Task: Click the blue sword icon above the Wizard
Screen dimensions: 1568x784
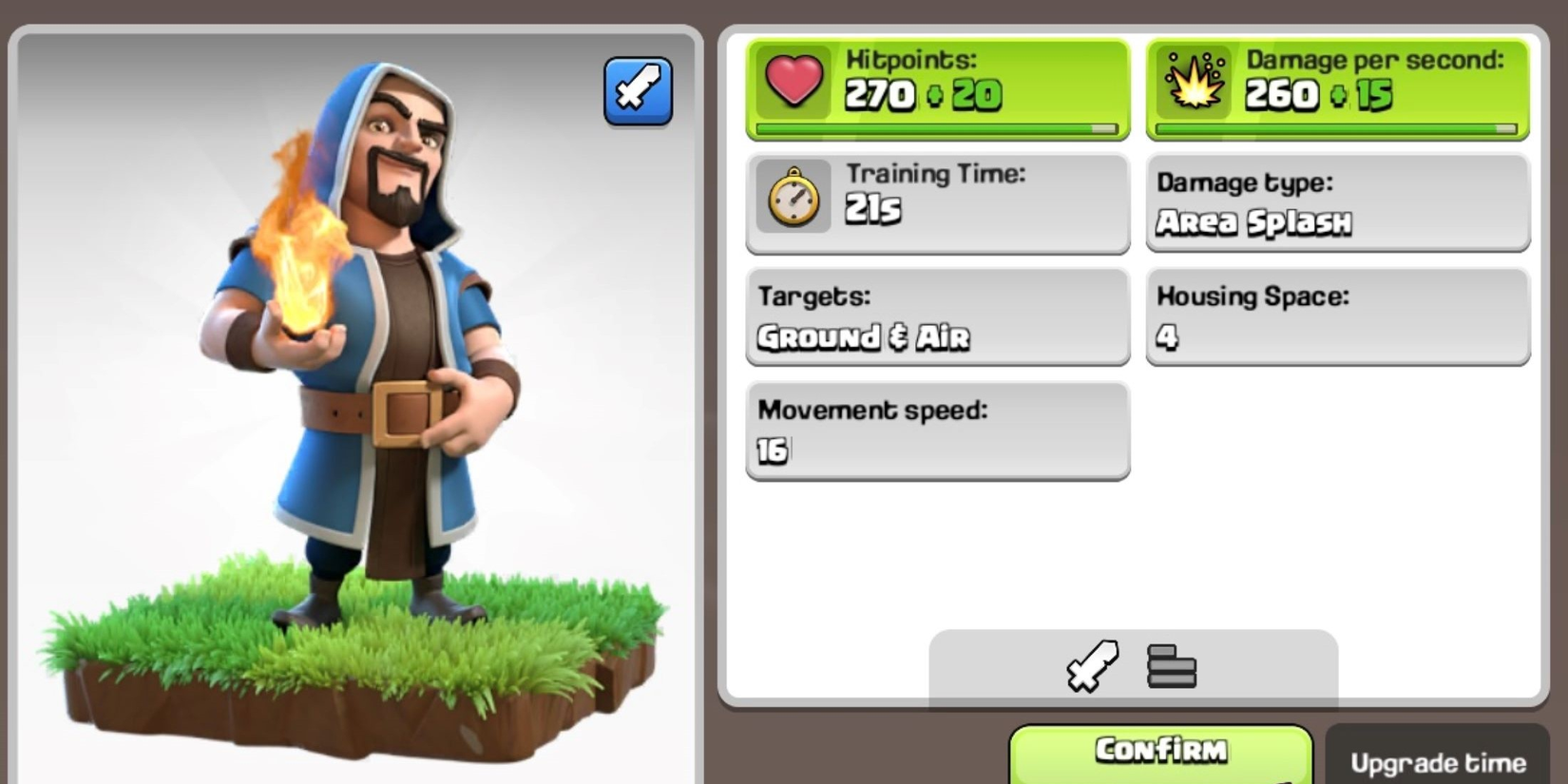Action: [x=639, y=90]
